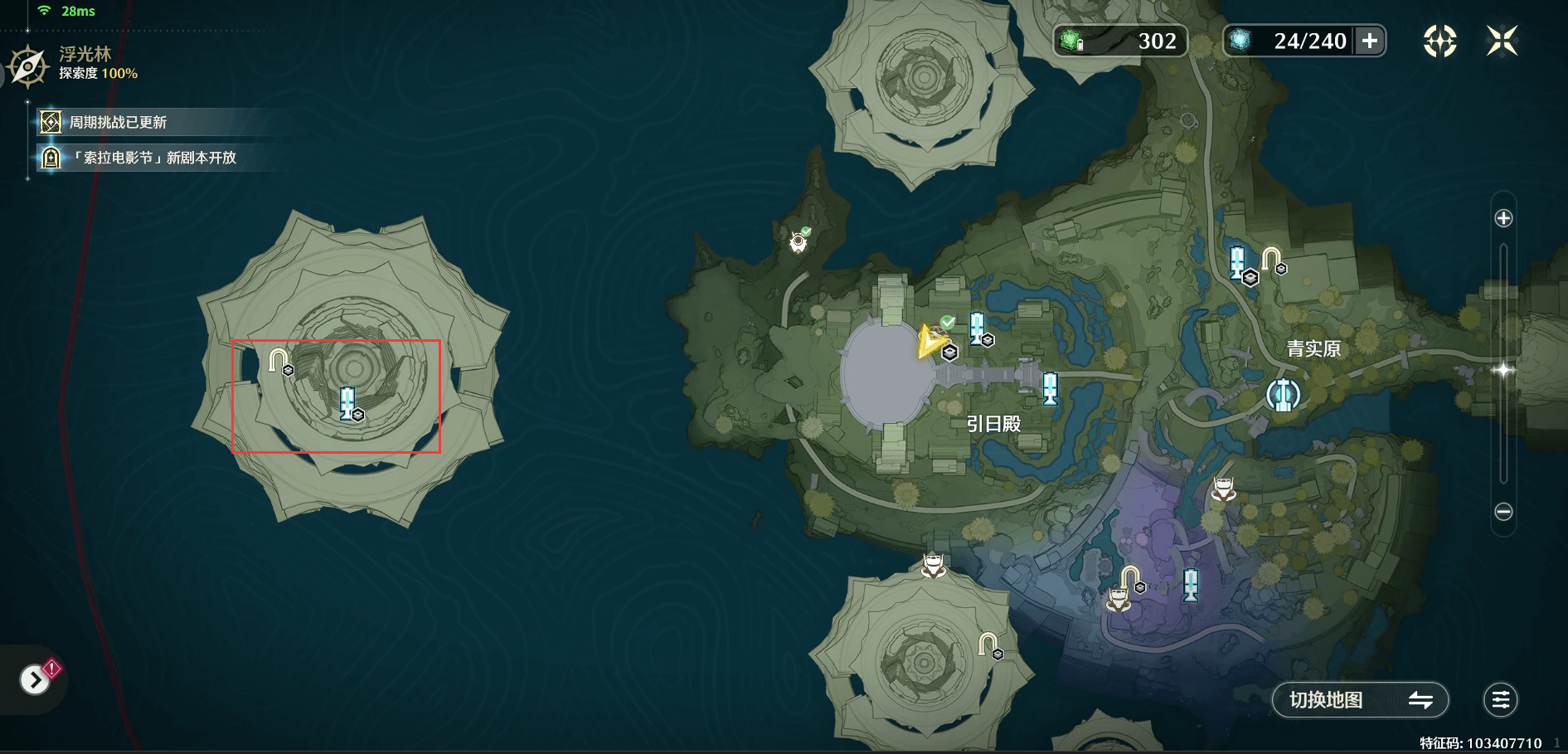1568x754 pixels.
Task: Open the 周期挑战已更新 notification
Action: [116, 123]
